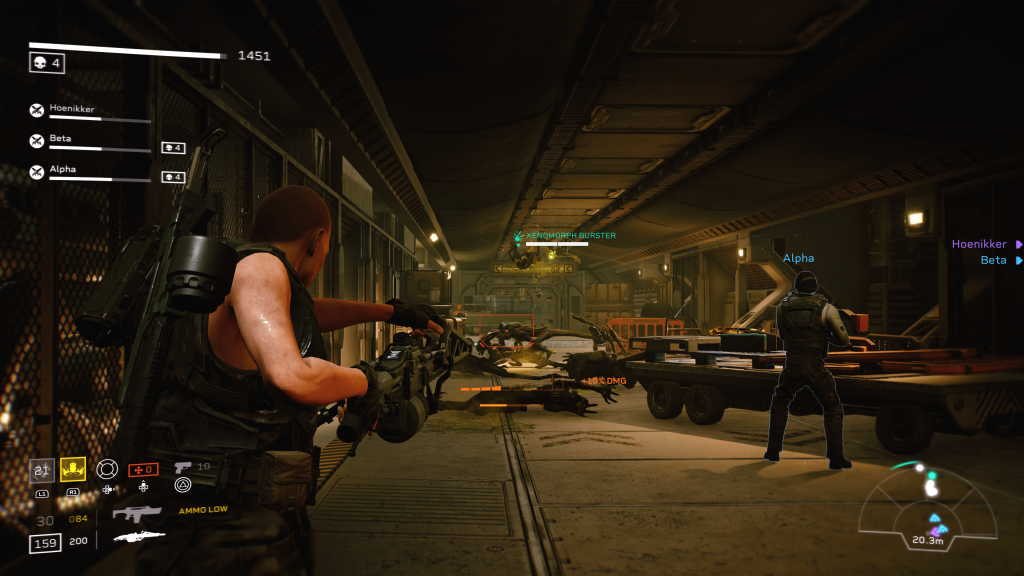Select the circular ring consumable icon
Viewport: 1024px width, 576px height.
click(x=107, y=468)
